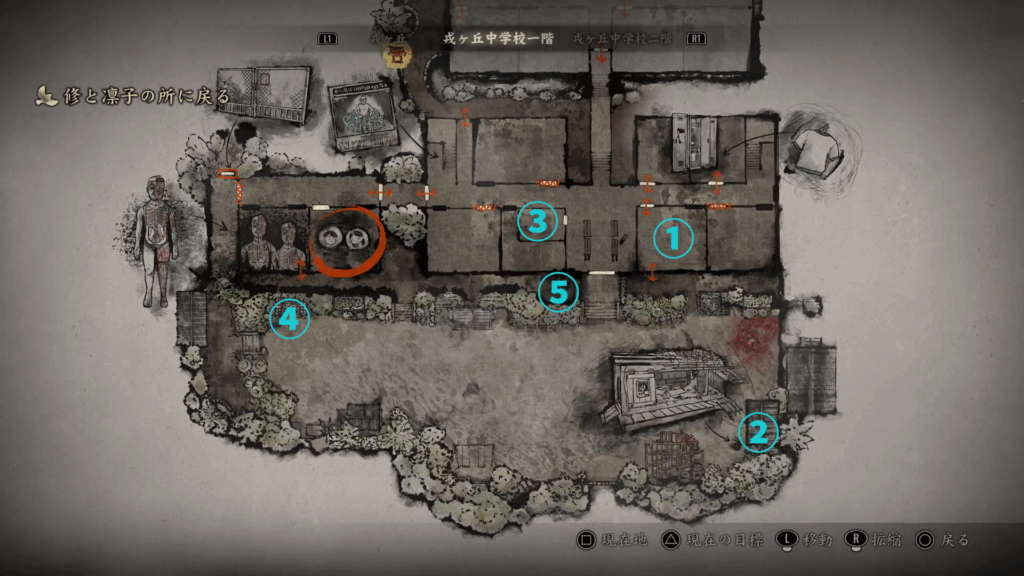Switch to the 戎ヶ丘中学校一階 floor tab

click(495, 38)
